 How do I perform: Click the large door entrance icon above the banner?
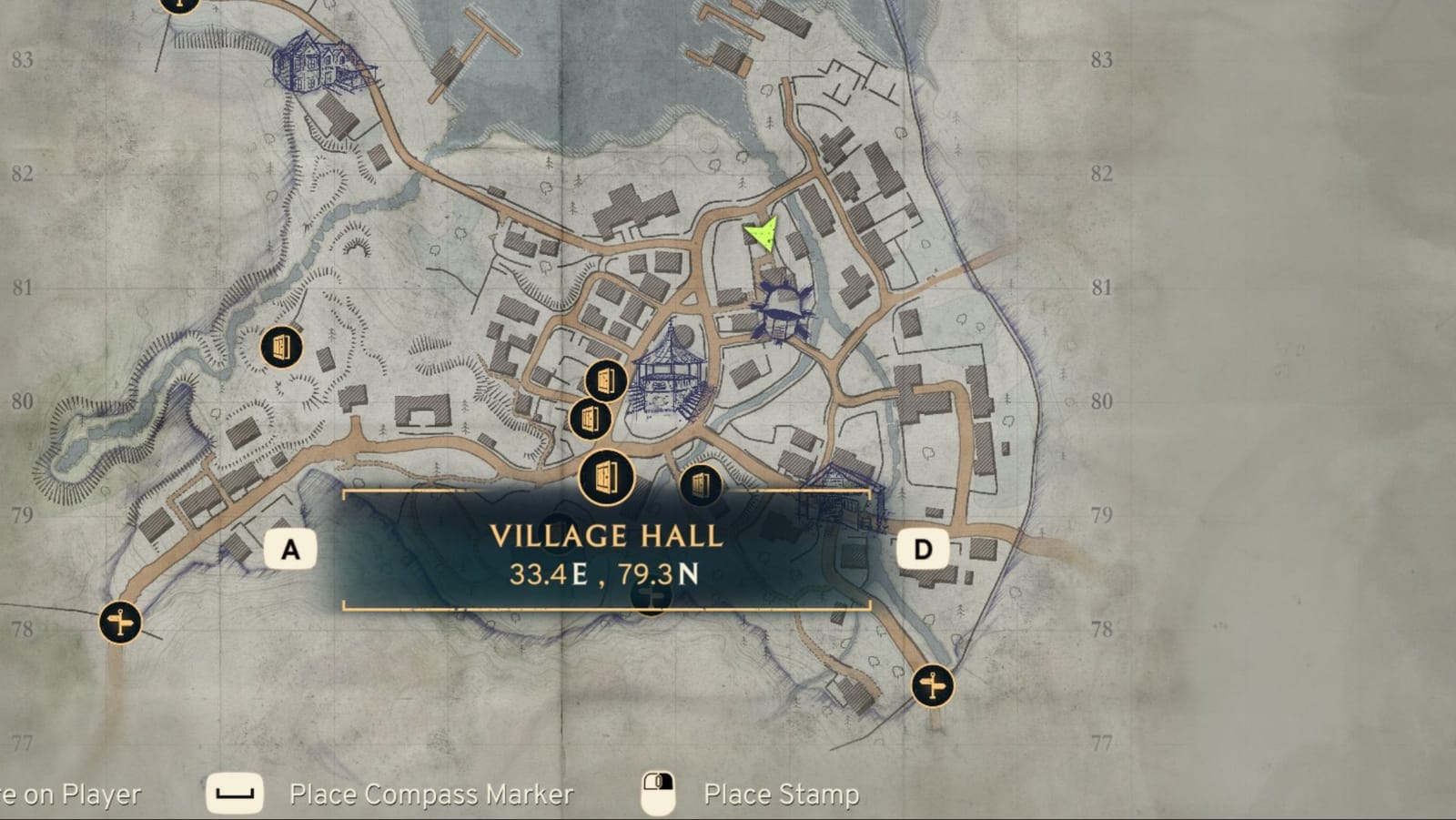pyautogui.click(x=606, y=475)
